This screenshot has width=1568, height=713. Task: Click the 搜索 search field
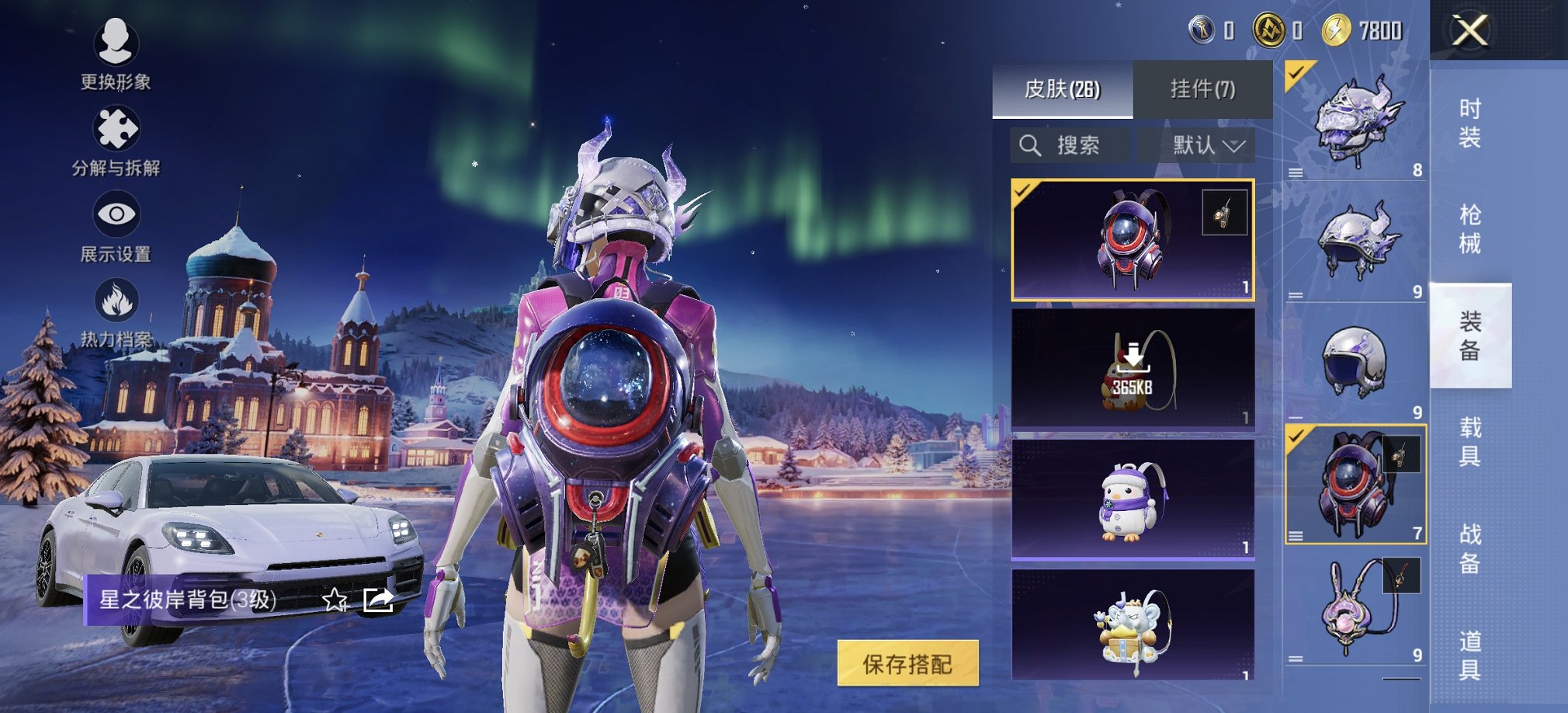click(x=1070, y=145)
